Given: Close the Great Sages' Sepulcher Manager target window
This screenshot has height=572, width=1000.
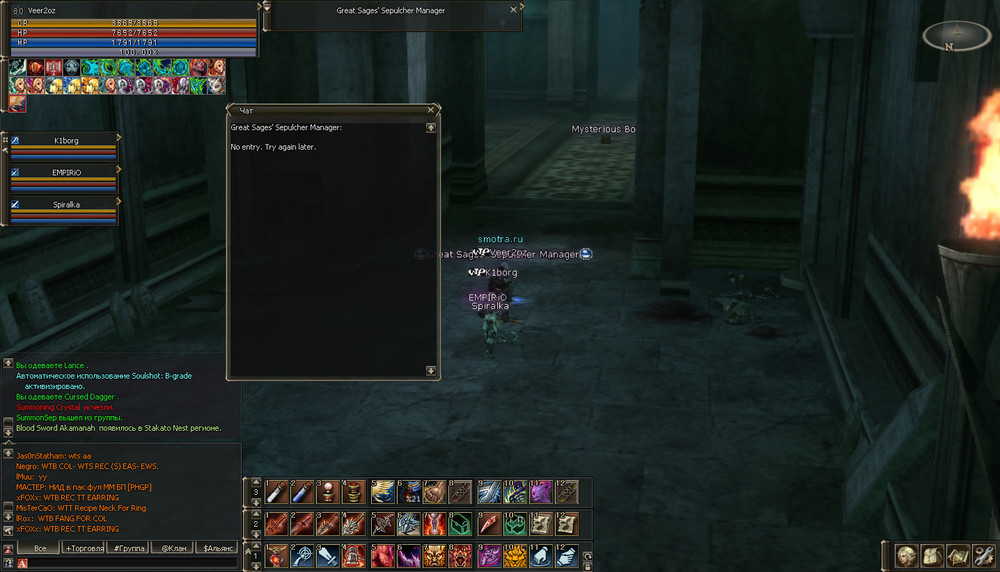Looking at the screenshot, I should [x=514, y=9].
